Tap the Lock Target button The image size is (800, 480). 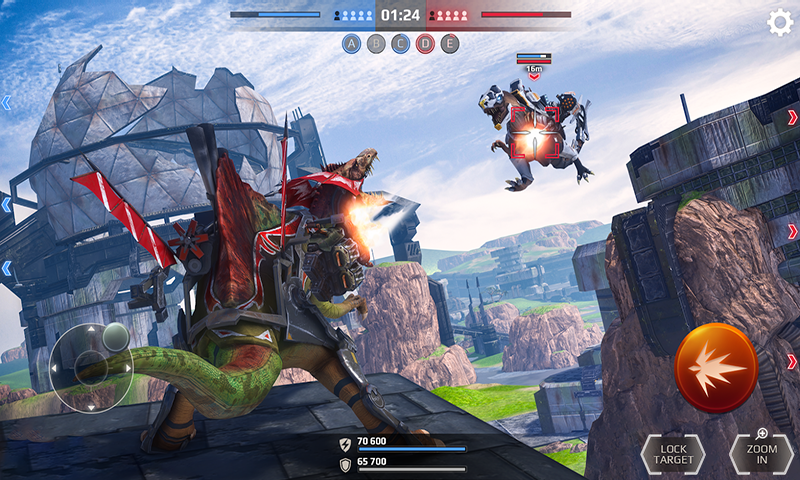point(672,454)
